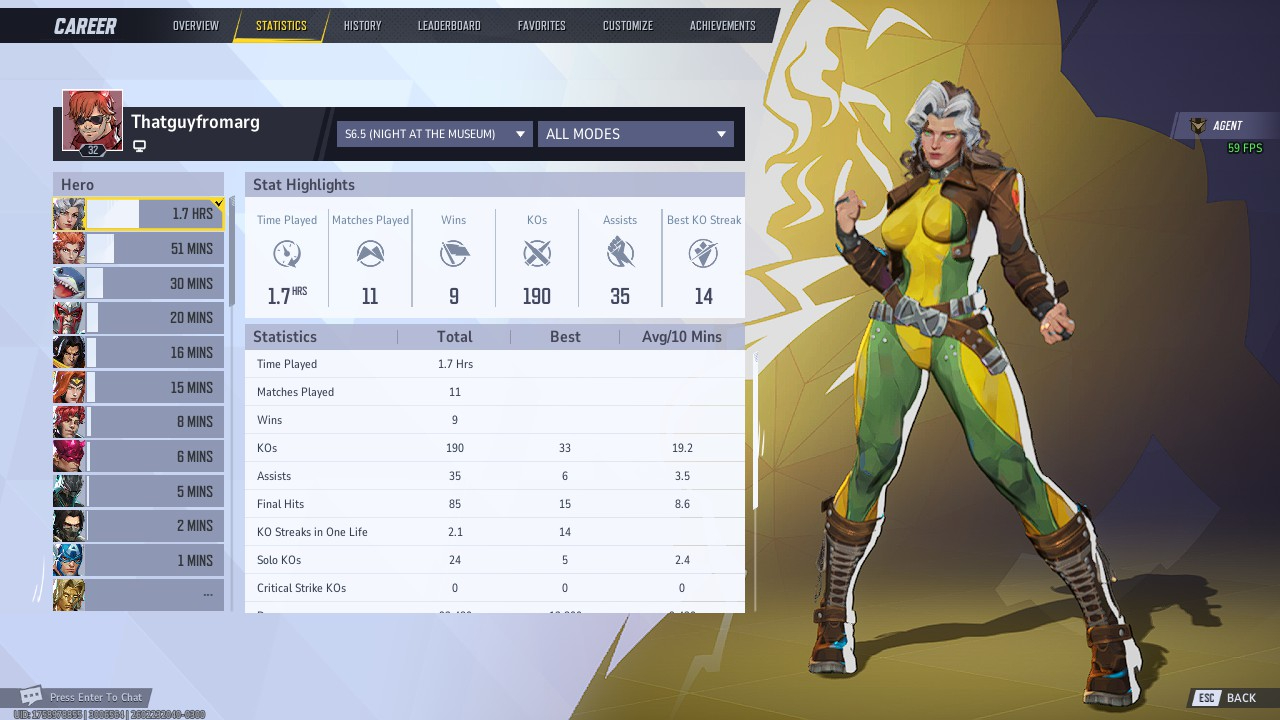This screenshot has height=720, width=1280.
Task: Show the Favorites tab
Action: 541,26
